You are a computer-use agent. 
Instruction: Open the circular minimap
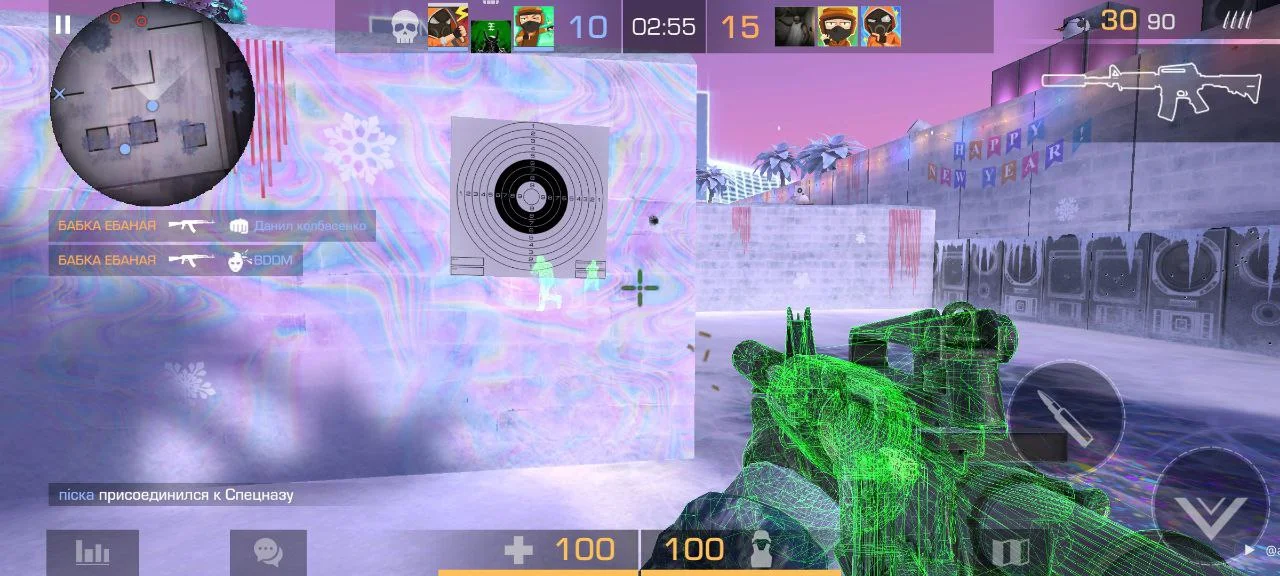[152, 104]
